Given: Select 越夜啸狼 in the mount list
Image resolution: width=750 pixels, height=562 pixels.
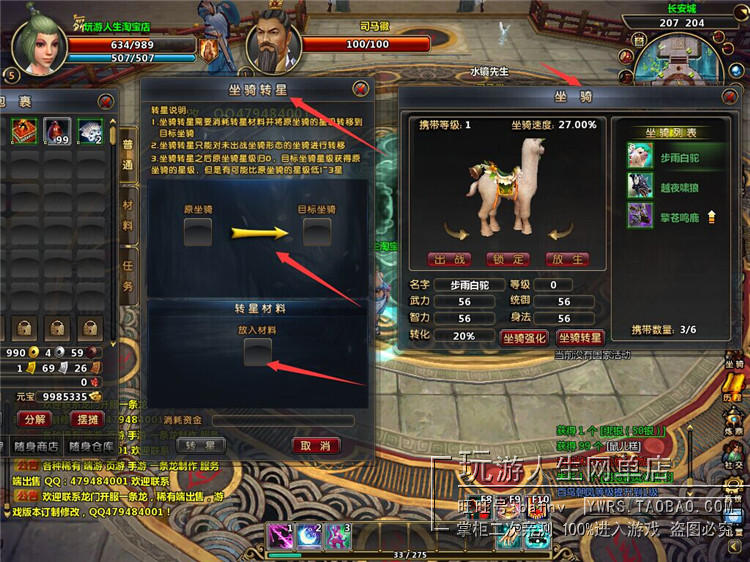Looking at the screenshot, I should (661, 185).
